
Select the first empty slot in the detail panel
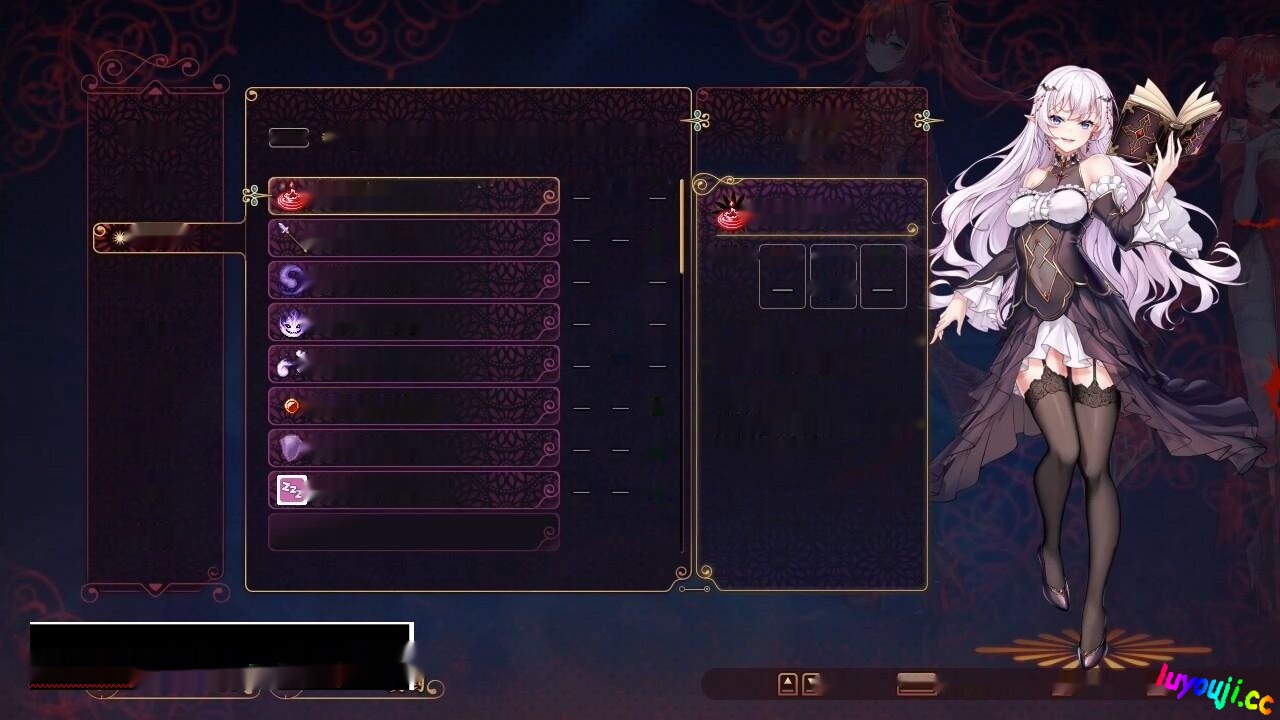pos(782,275)
